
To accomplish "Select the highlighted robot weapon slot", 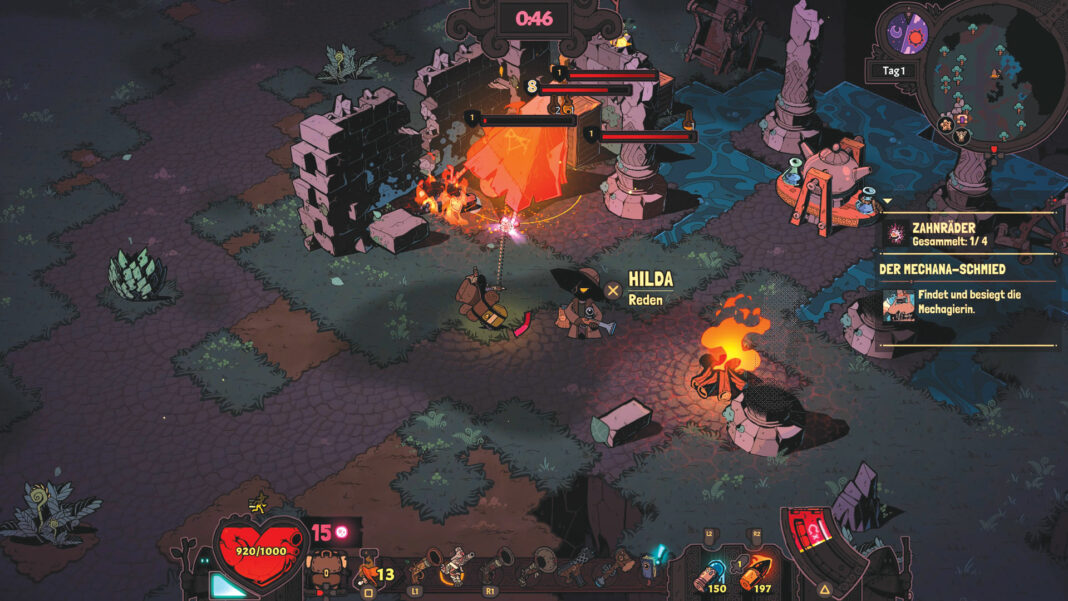I will coord(455,566).
